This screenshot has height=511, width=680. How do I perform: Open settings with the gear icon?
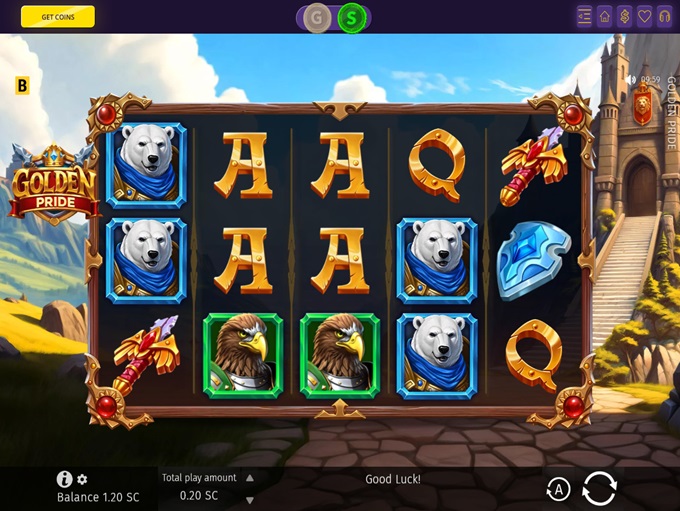point(82,480)
